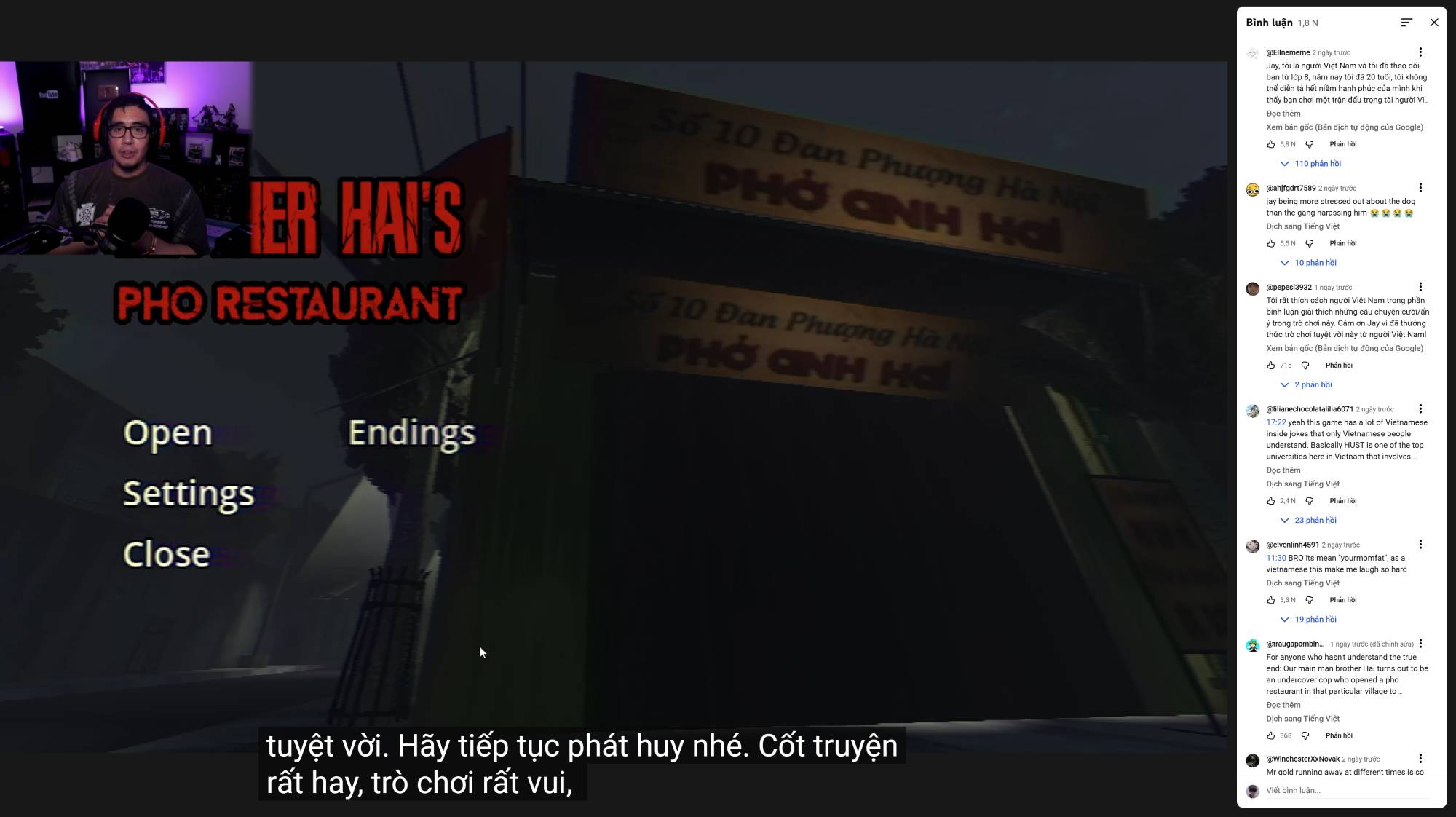The image size is (1456, 817).
Task: Expand the 110 phản hồi replies
Action: coord(1313,163)
